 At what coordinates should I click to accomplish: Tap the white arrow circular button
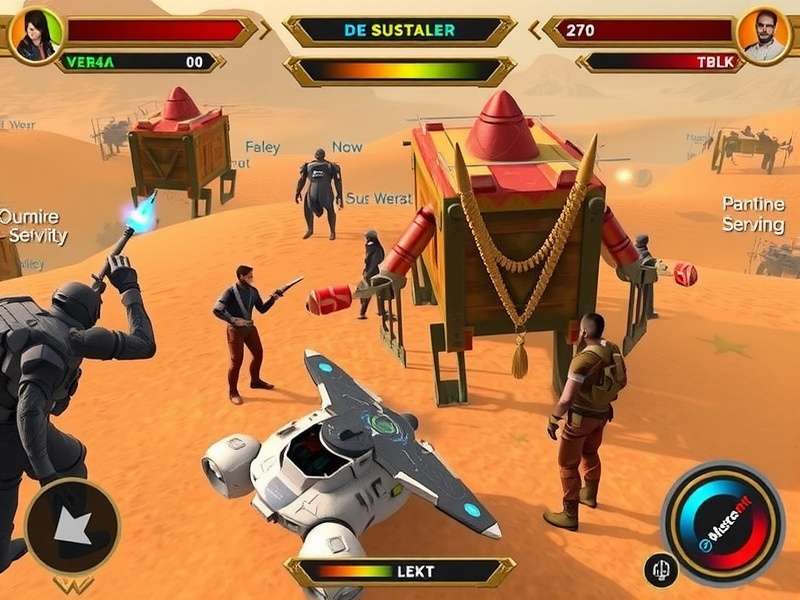tap(71, 526)
